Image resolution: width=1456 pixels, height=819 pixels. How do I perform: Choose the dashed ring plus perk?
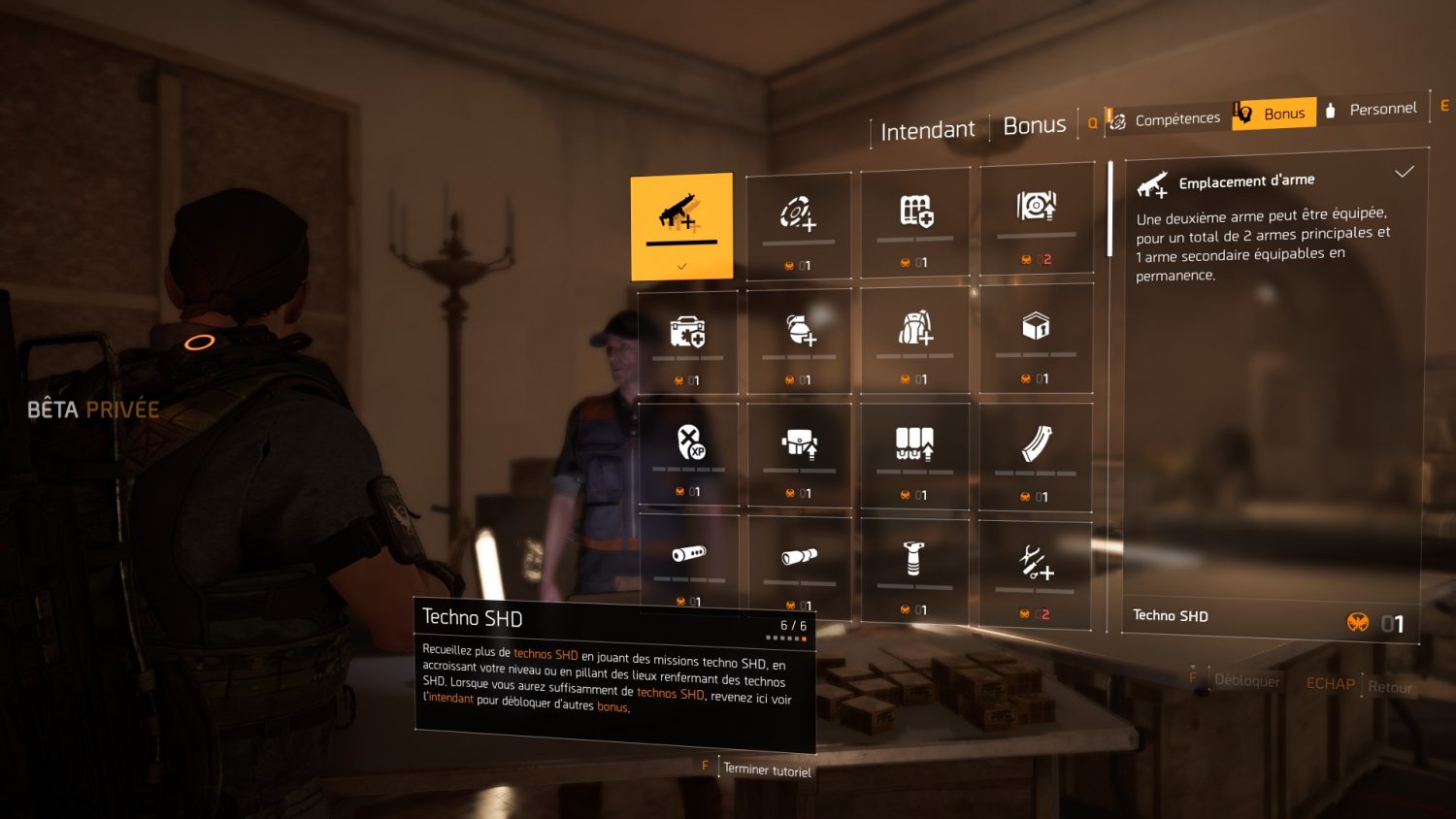click(798, 222)
